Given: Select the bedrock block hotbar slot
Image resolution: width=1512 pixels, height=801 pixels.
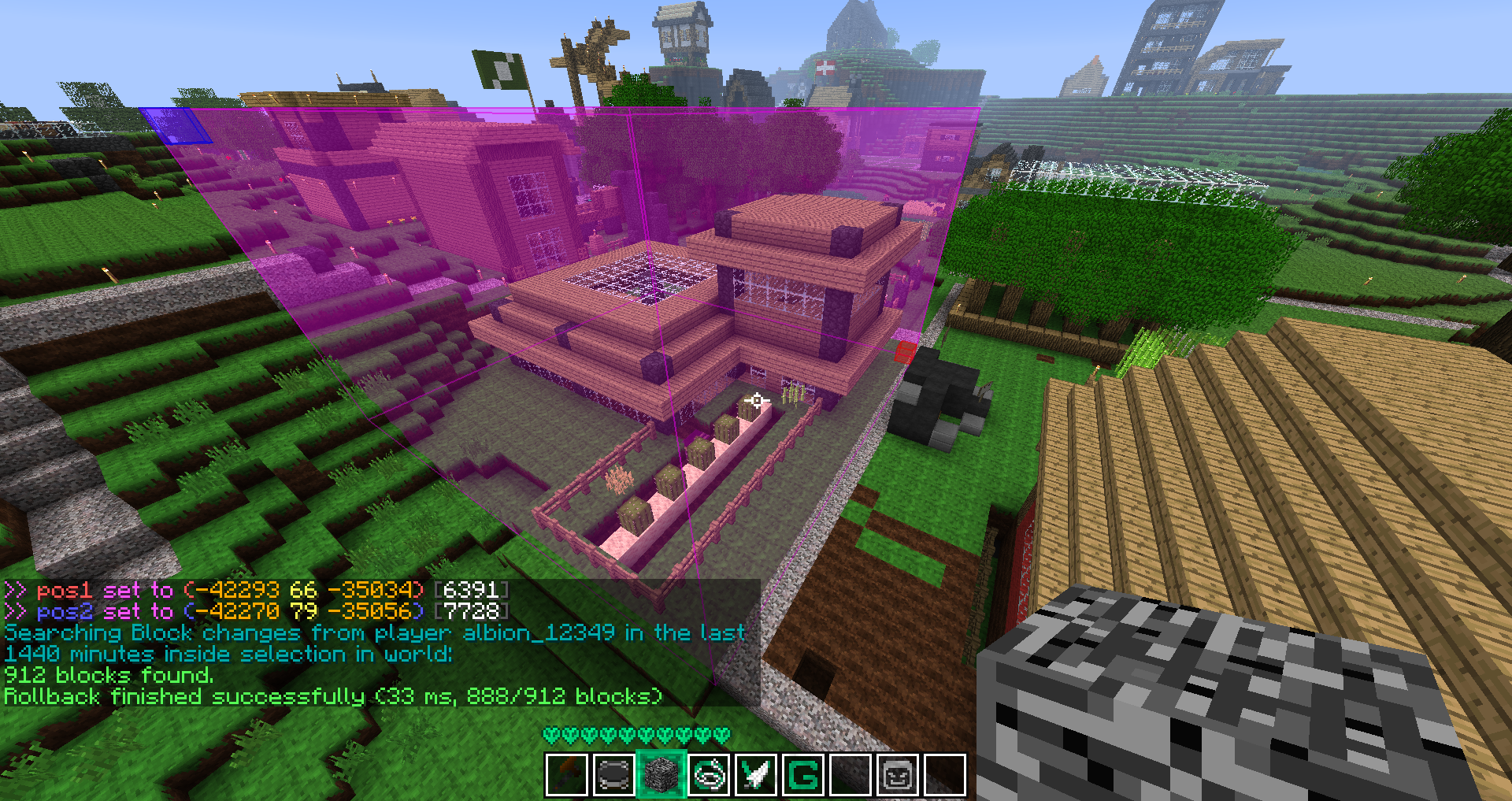Looking at the screenshot, I should click(x=661, y=775).
